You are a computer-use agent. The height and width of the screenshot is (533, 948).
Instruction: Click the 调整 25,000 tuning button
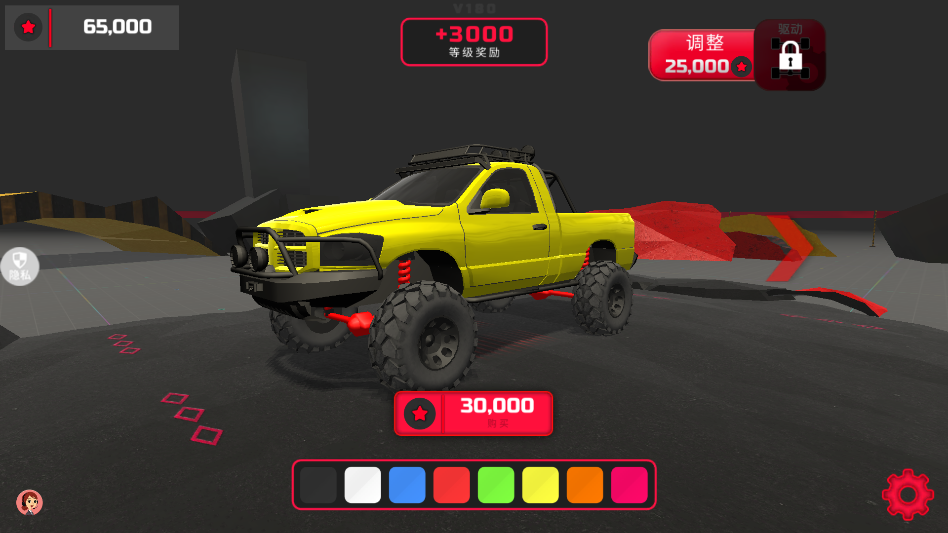click(704, 55)
